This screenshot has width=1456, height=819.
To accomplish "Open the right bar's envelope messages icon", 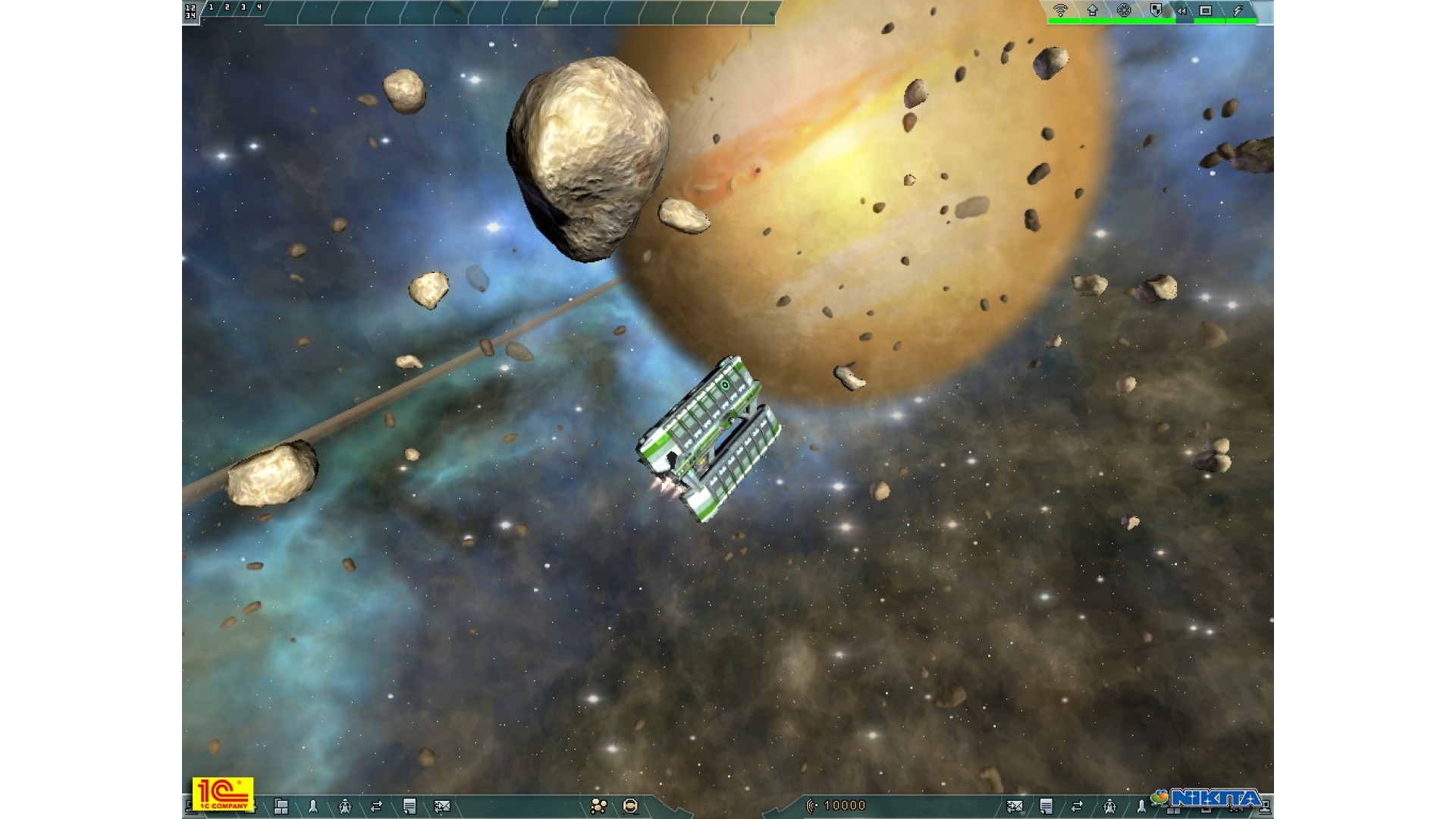I will (1015, 806).
